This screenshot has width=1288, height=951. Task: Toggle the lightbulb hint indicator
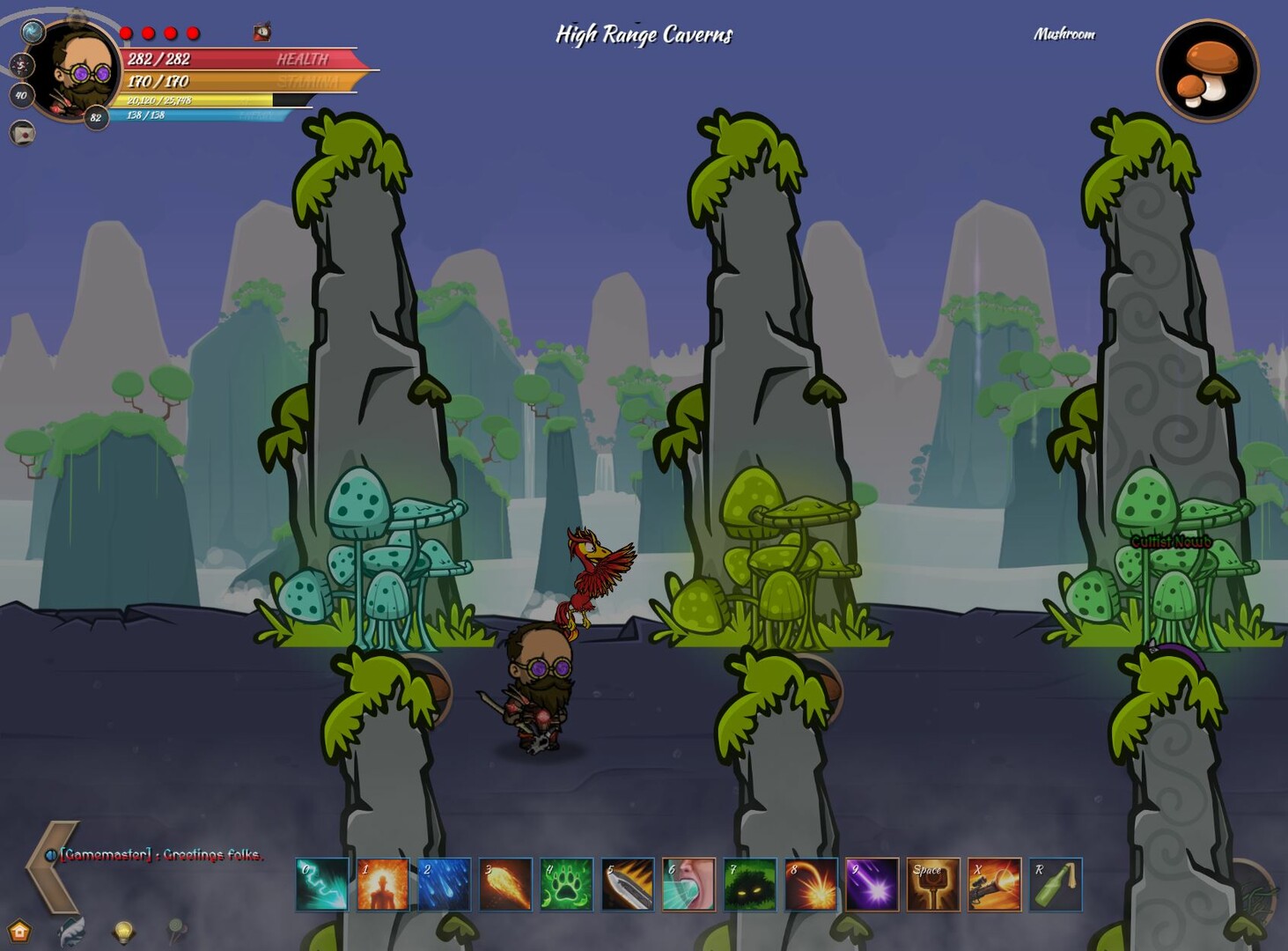(123, 933)
